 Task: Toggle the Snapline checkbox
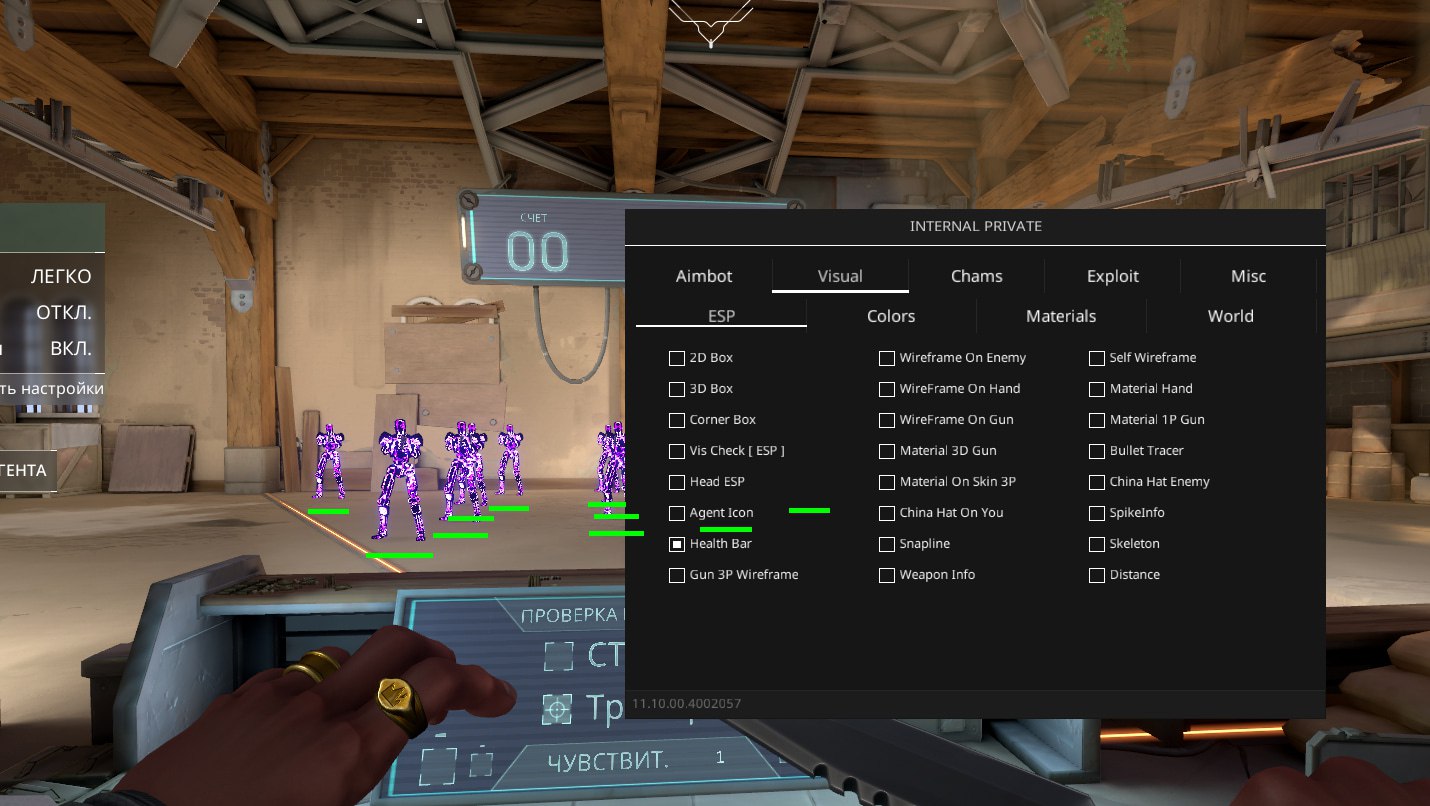887,544
